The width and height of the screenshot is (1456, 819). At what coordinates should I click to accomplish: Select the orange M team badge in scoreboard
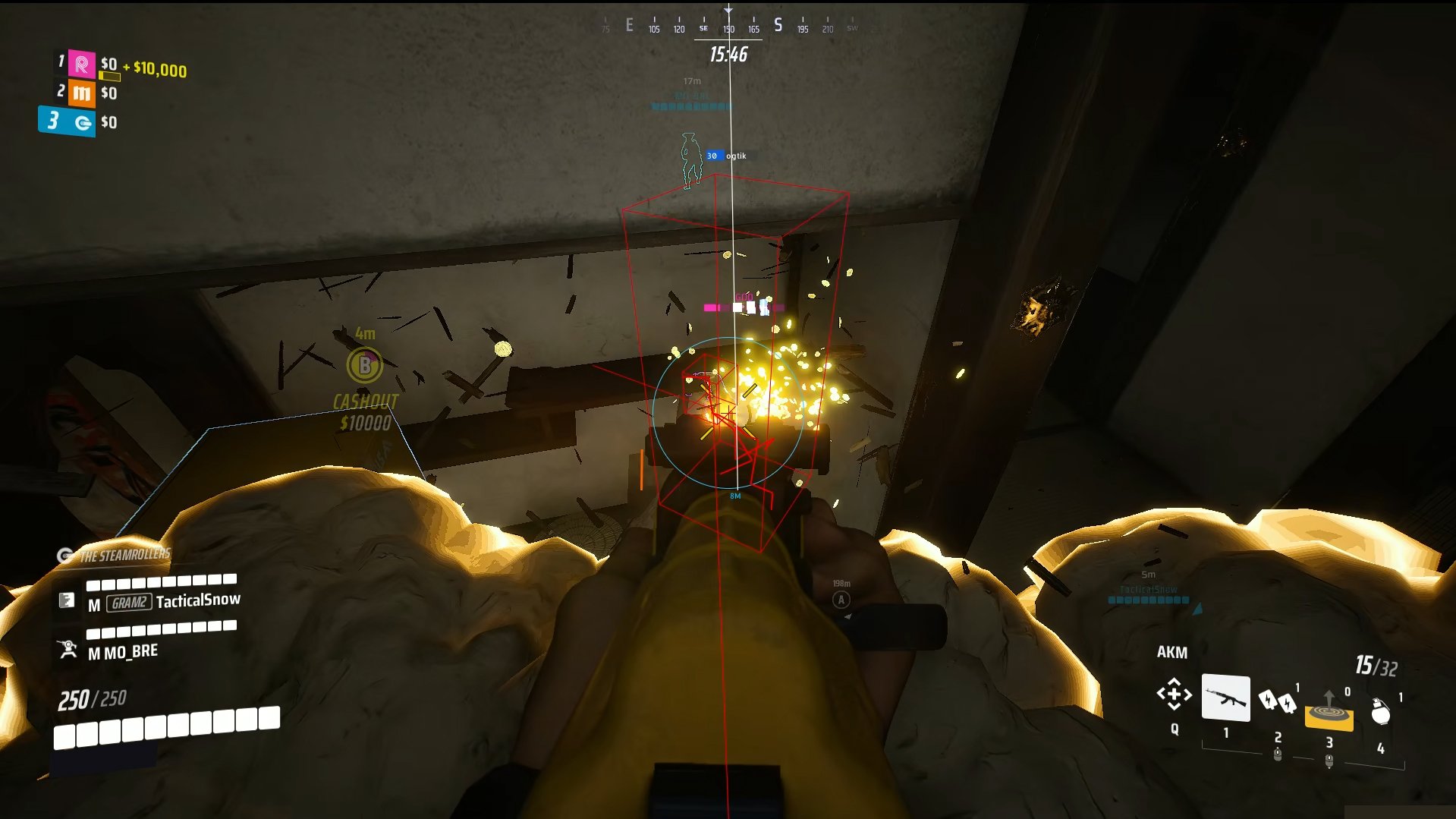pyautogui.click(x=83, y=93)
